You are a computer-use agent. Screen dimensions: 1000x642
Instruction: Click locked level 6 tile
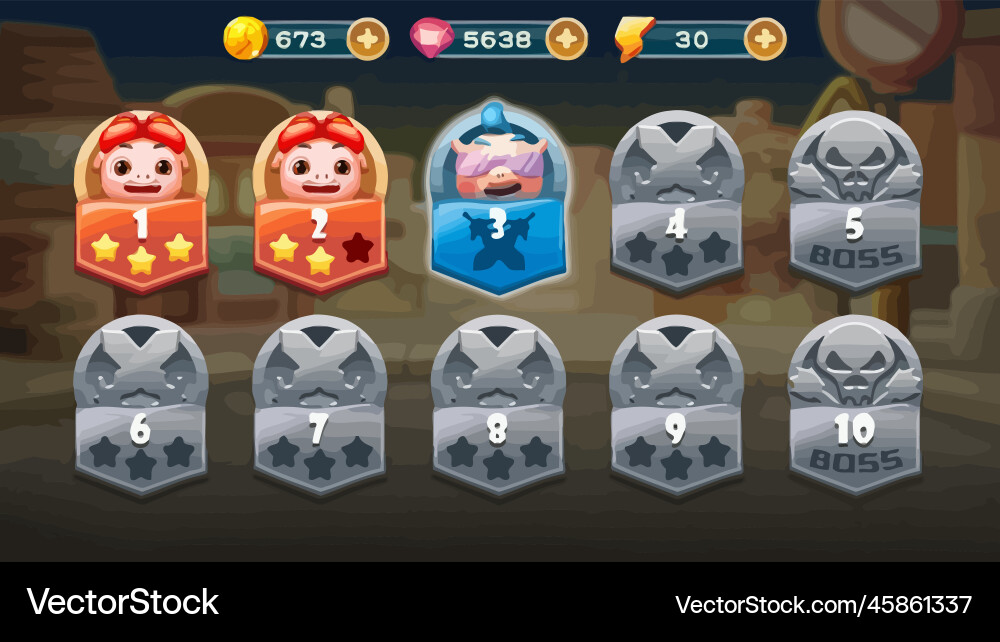coord(141,408)
